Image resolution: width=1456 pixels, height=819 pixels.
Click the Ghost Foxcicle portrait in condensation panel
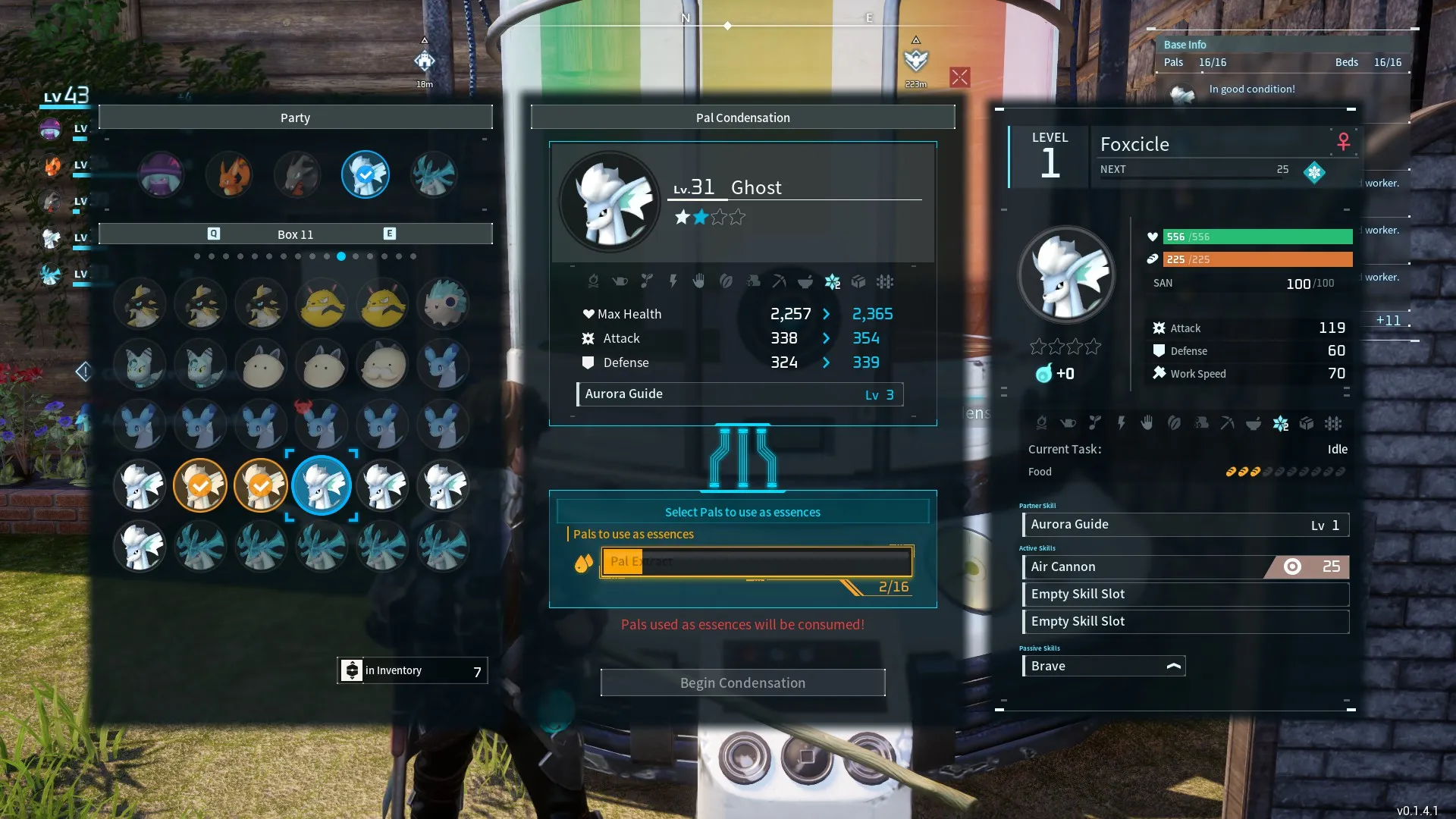[610, 202]
